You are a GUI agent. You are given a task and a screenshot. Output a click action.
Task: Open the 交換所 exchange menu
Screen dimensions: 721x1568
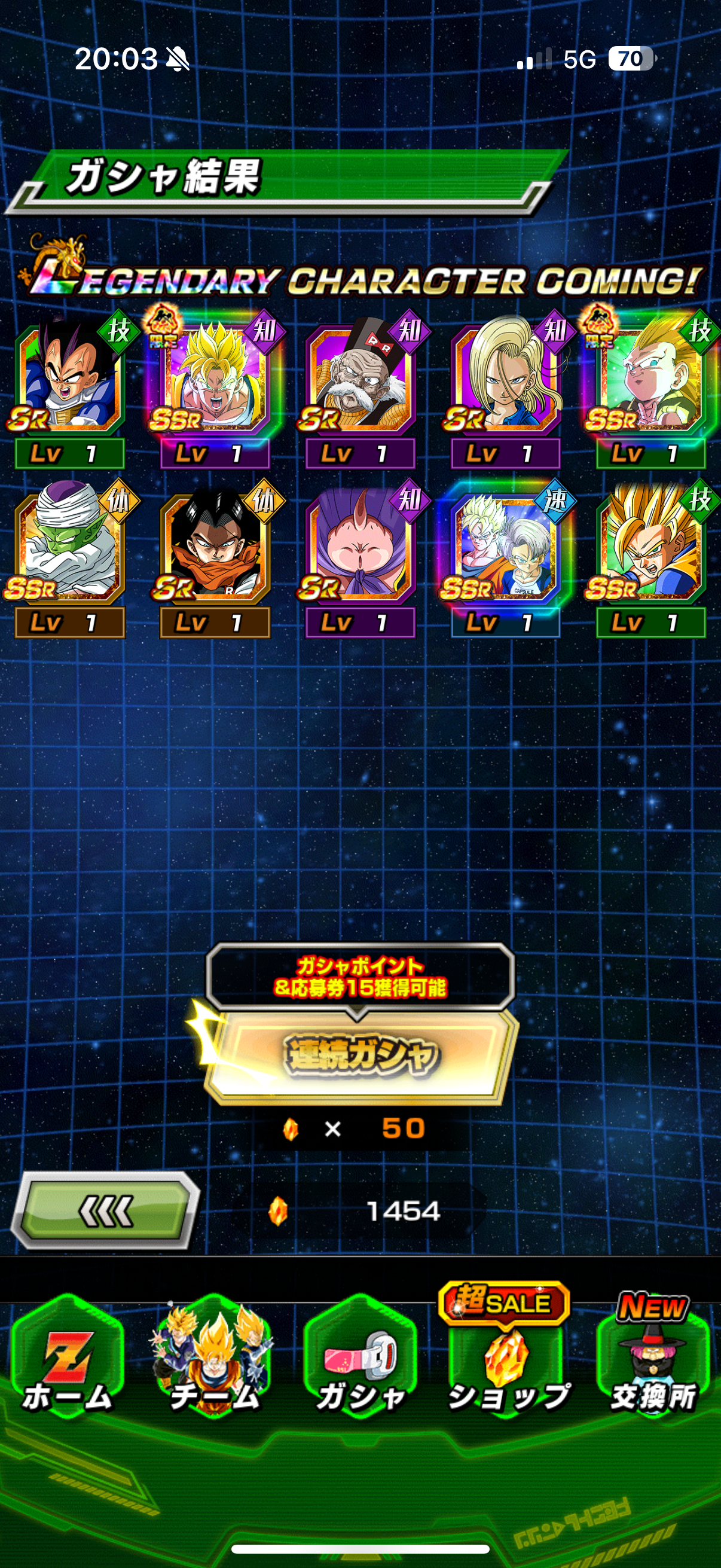[x=652, y=1361]
